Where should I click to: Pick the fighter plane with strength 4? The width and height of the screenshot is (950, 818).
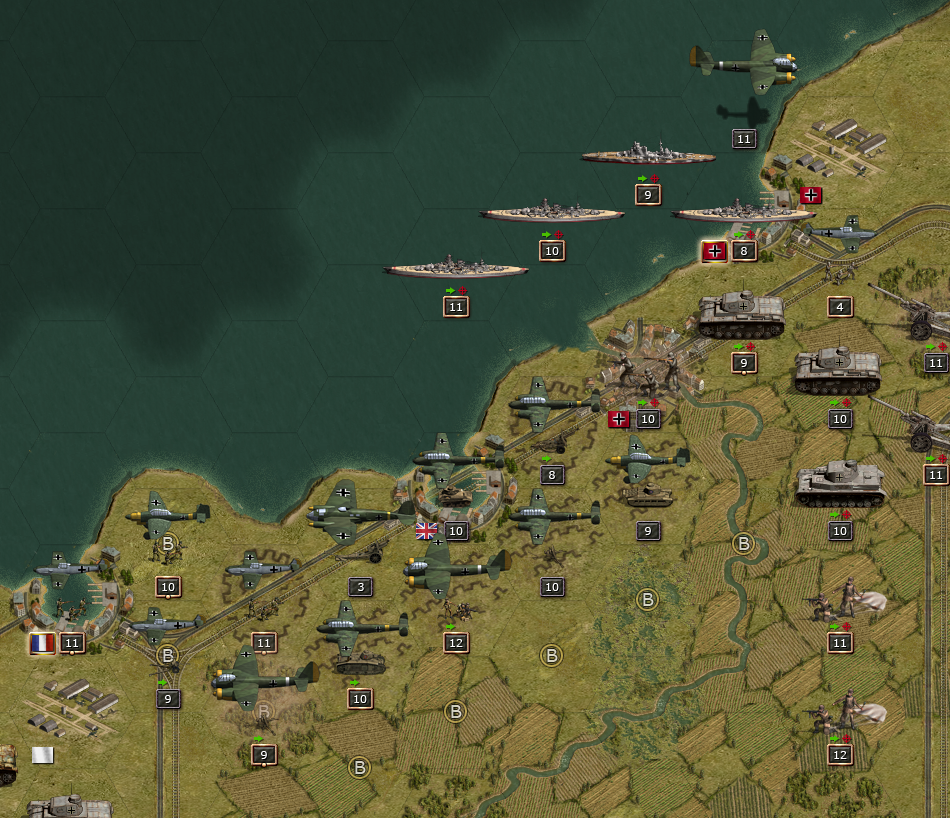pyautogui.click(x=842, y=234)
